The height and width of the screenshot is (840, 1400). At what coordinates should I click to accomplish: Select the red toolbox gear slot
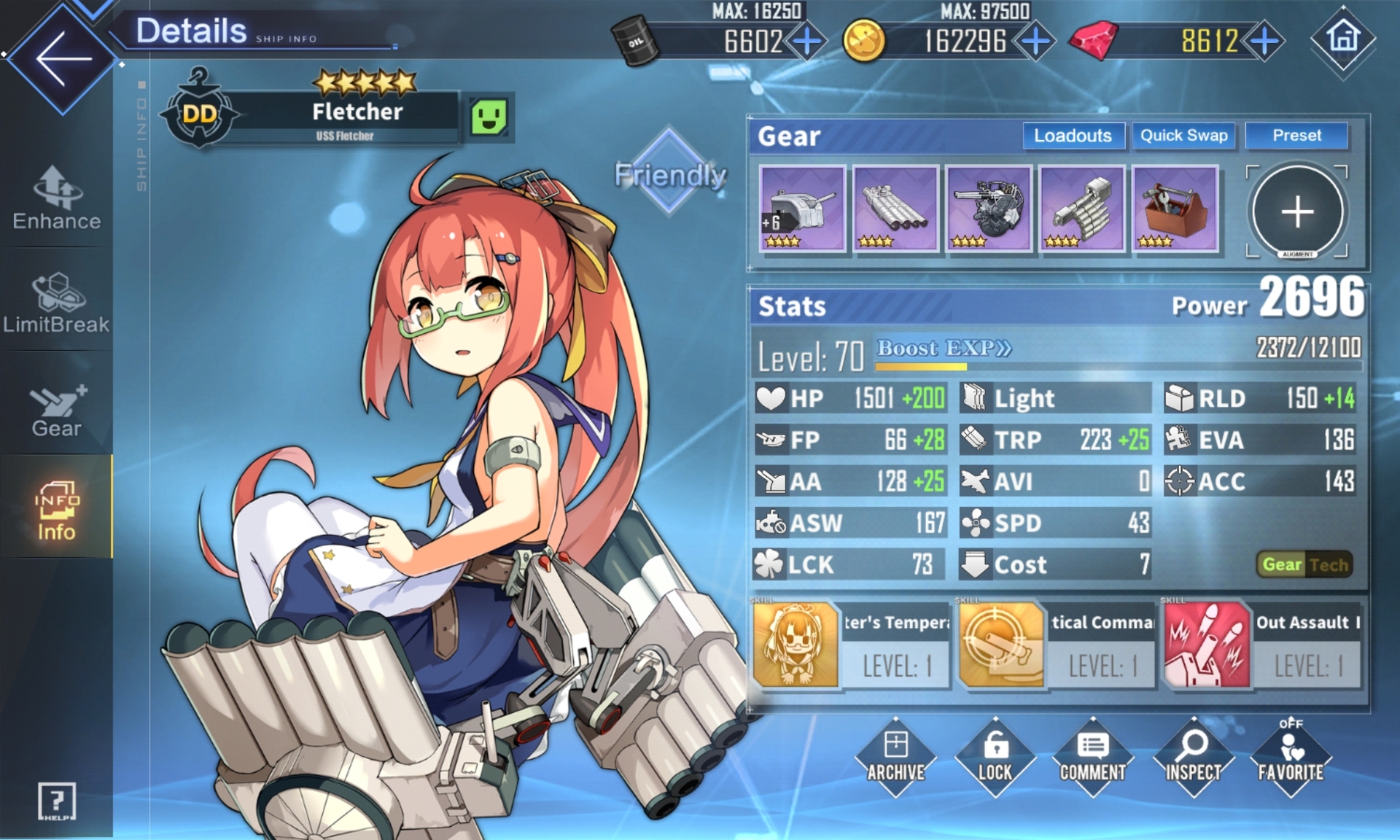(x=1175, y=209)
